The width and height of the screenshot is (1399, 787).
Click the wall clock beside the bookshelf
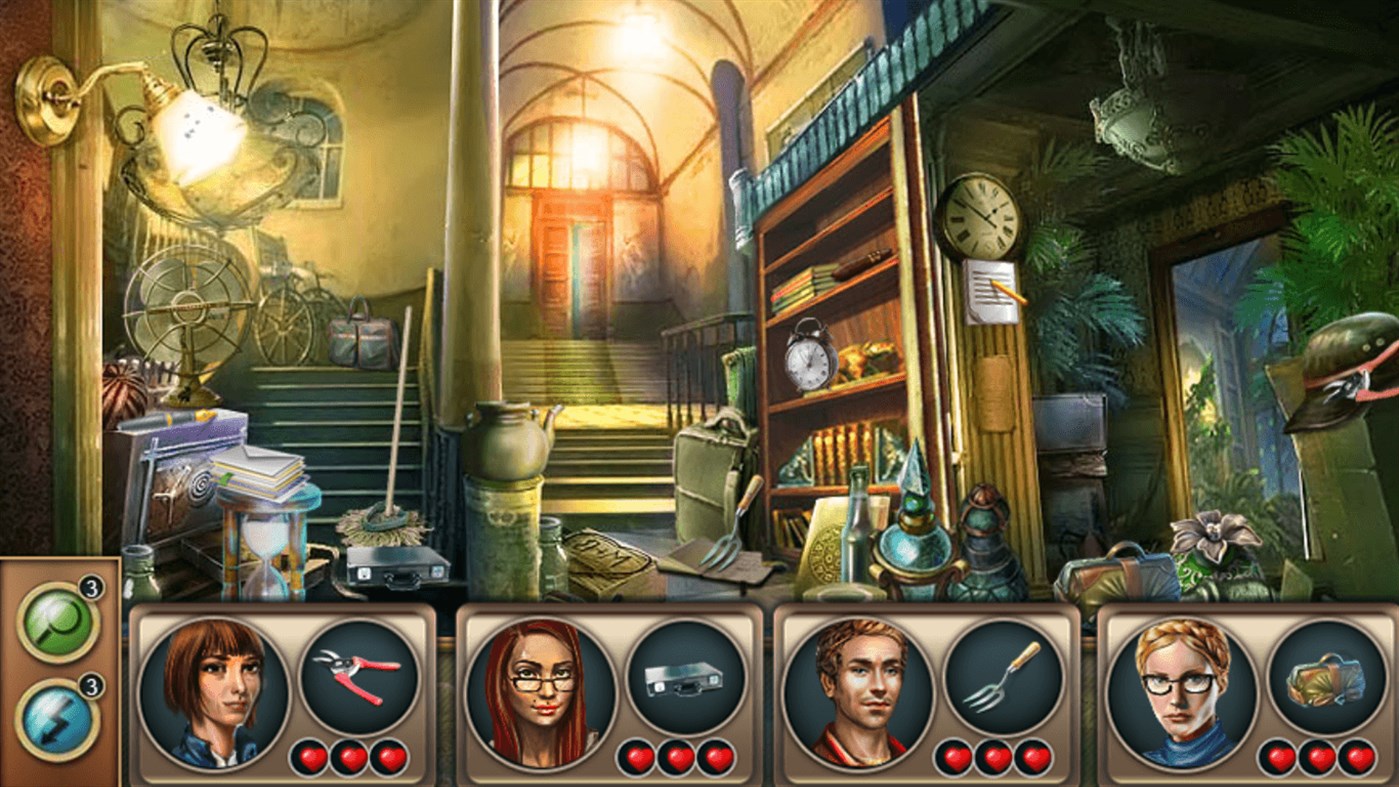[980, 216]
